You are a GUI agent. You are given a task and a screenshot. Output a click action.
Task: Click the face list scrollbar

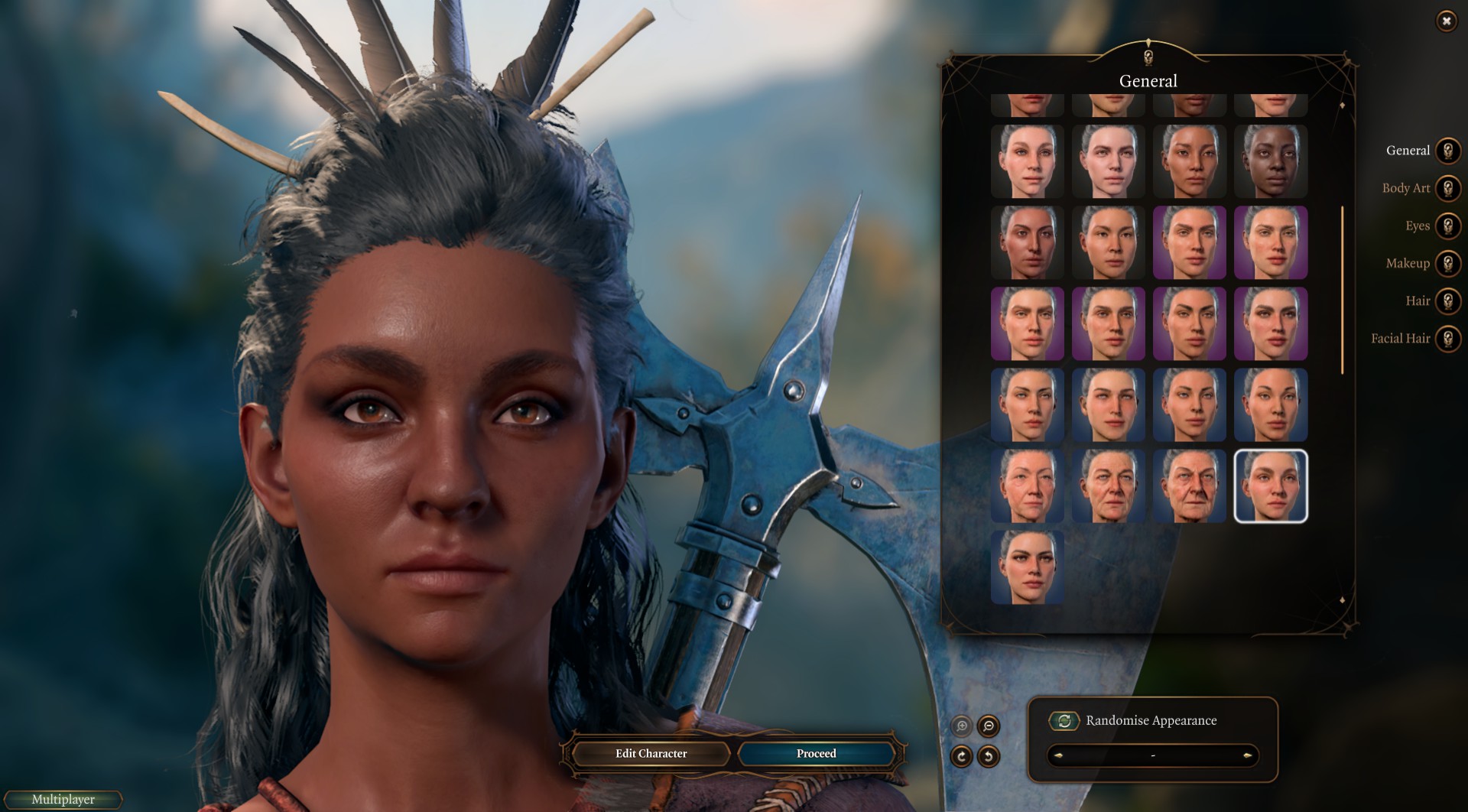click(1343, 291)
